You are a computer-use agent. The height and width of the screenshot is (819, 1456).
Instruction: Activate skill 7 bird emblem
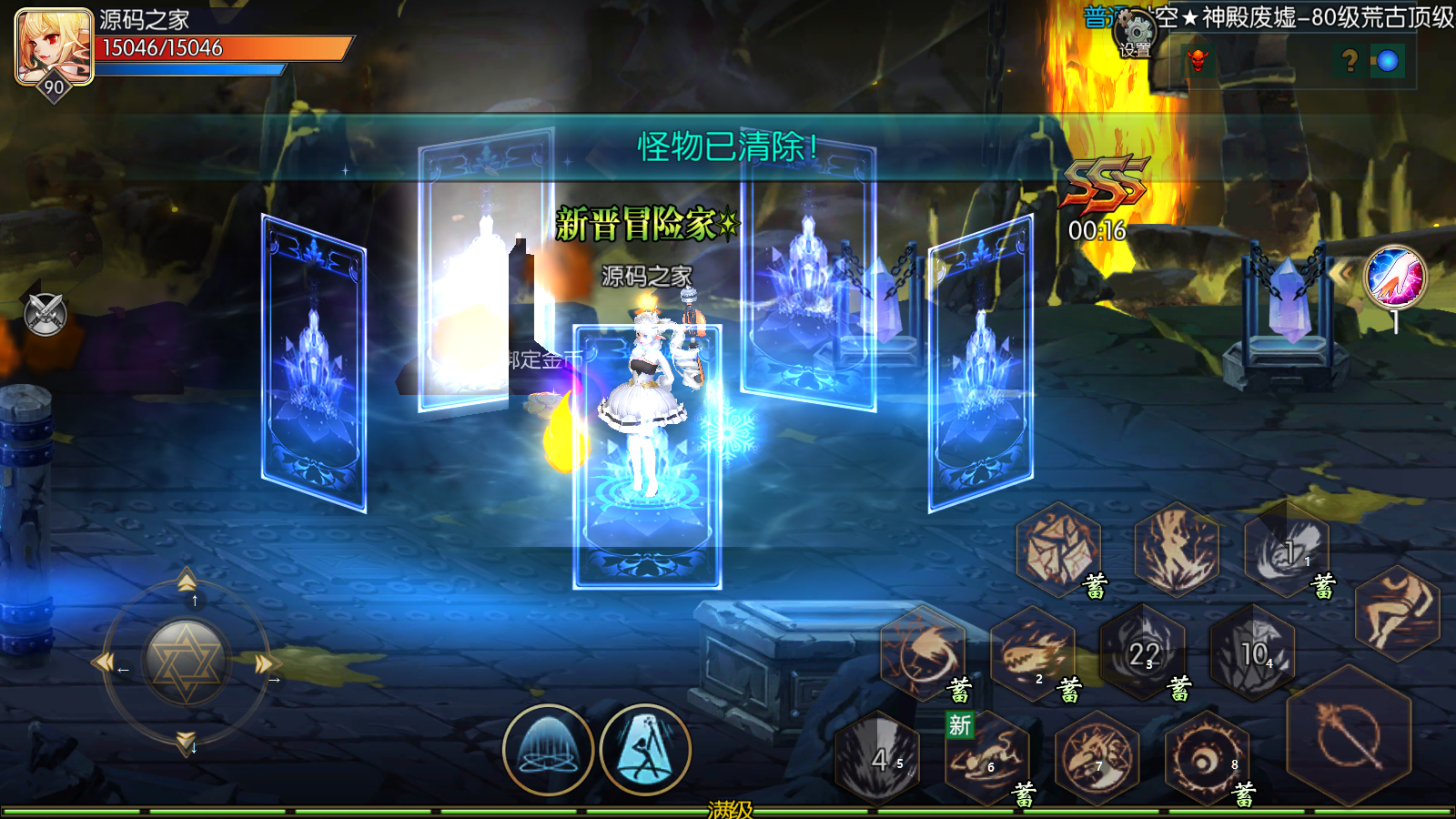click(x=1097, y=757)
